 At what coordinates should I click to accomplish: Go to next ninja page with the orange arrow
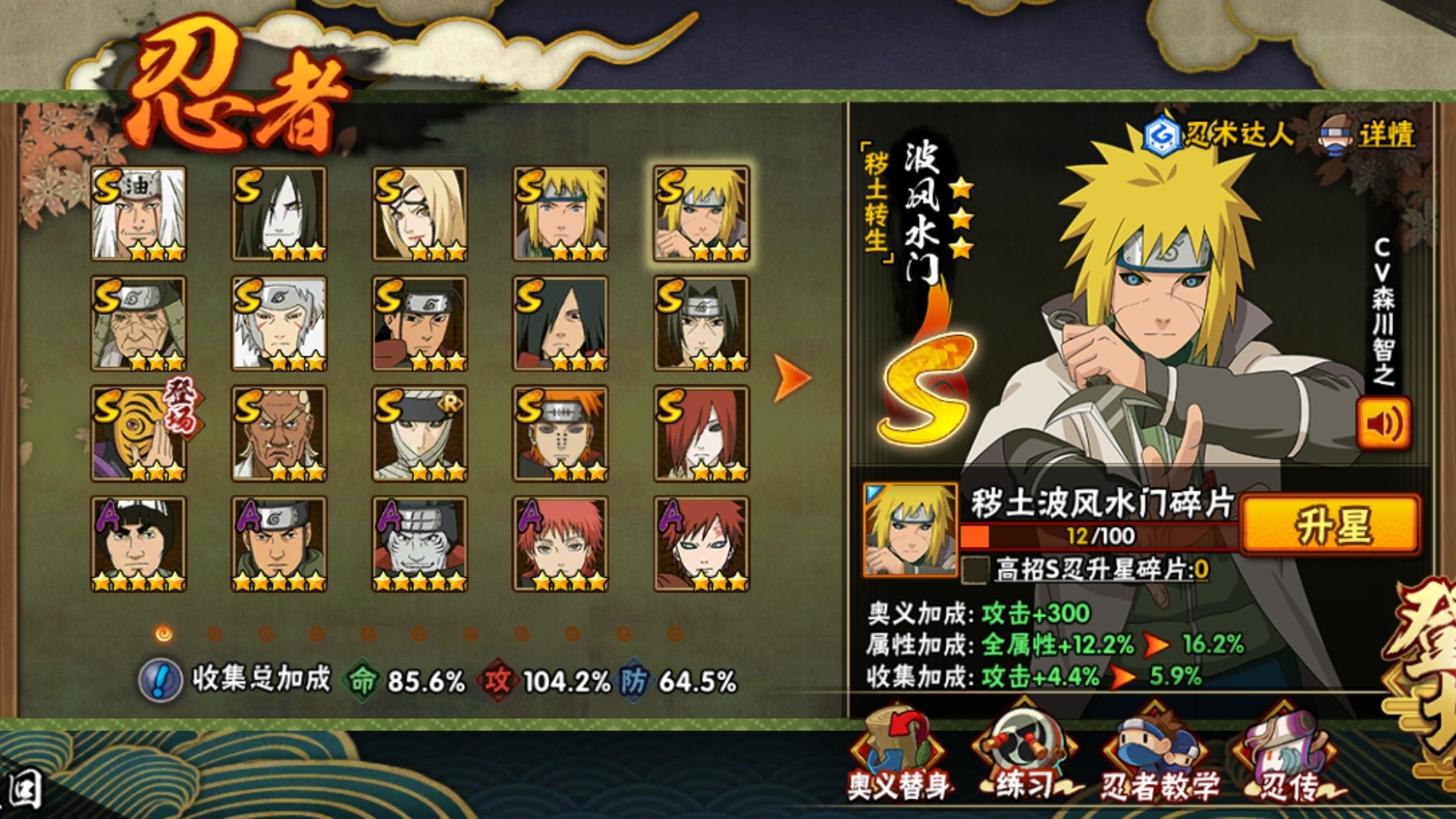click(792, 377)
